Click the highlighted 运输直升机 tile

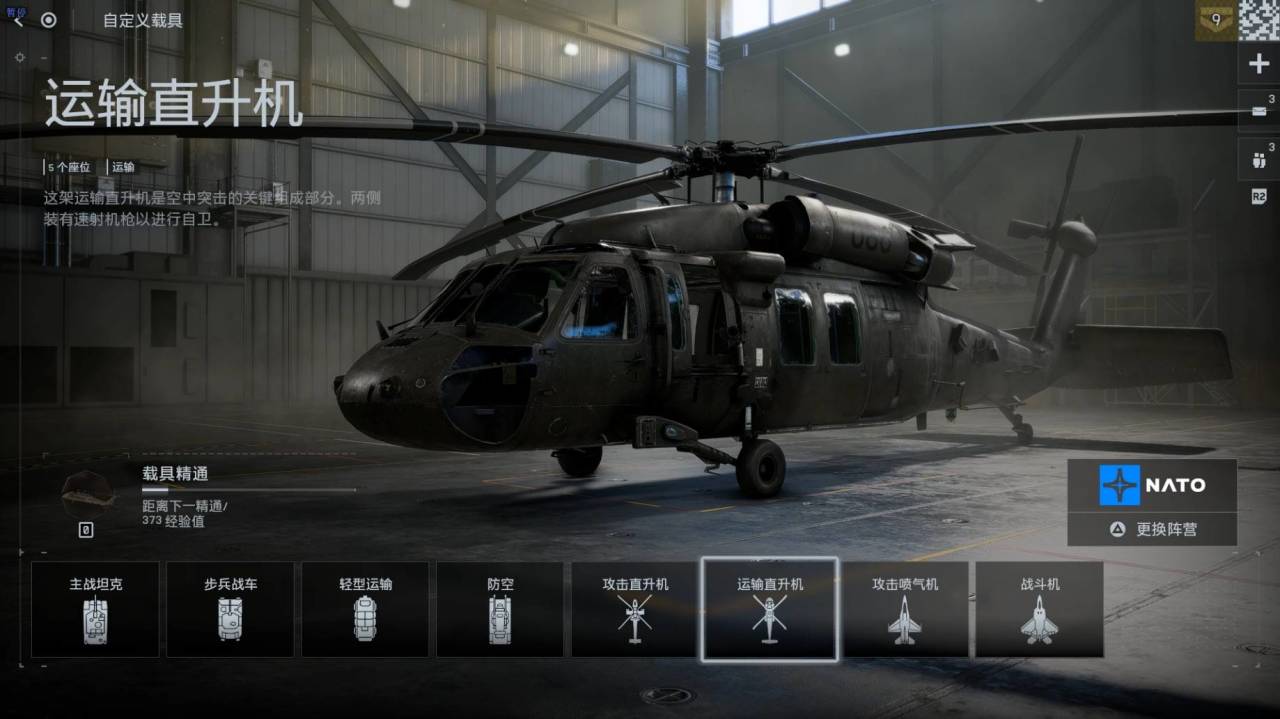pyautogui.click(x=770, y=609)
